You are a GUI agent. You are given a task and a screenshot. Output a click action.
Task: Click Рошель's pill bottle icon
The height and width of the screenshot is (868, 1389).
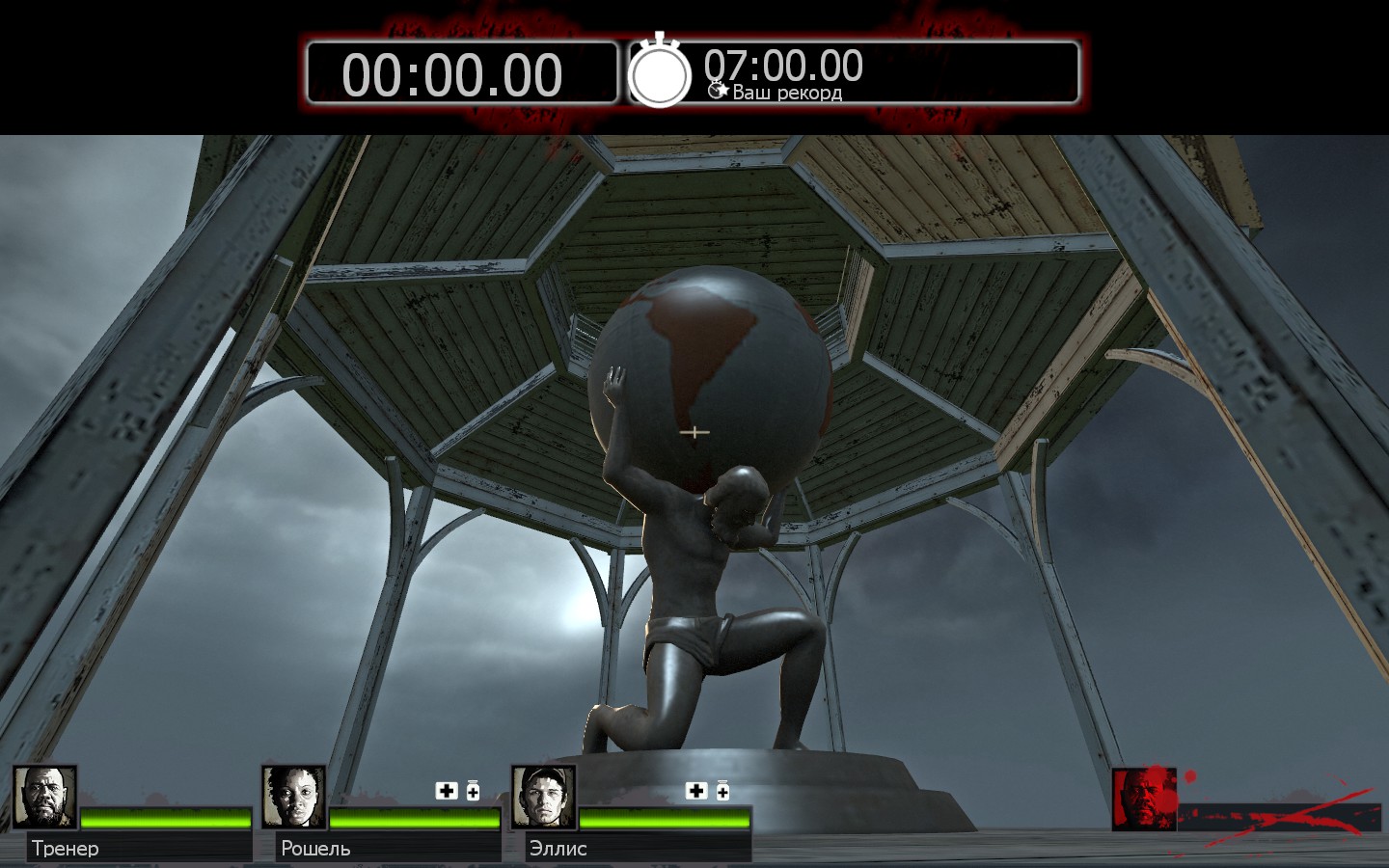(x=473, y=791)
